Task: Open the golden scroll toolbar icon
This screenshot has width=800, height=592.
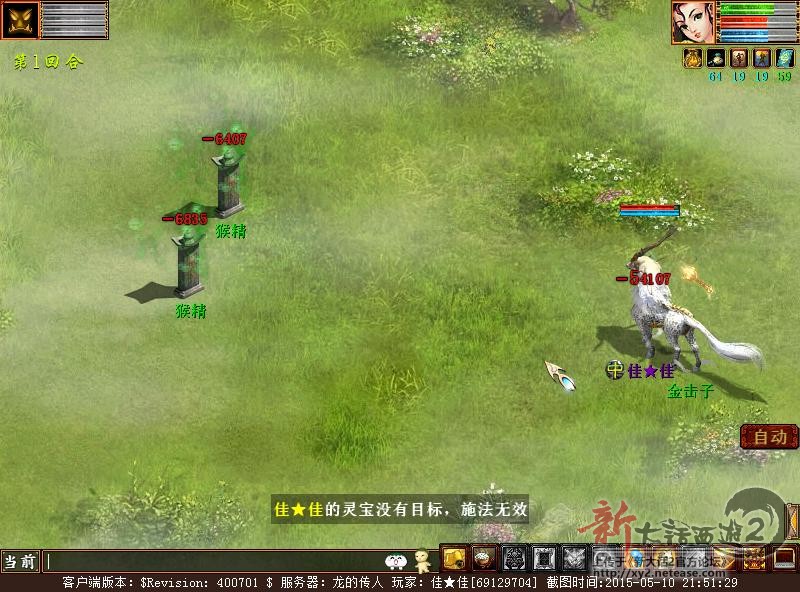Action: point(455,558)
